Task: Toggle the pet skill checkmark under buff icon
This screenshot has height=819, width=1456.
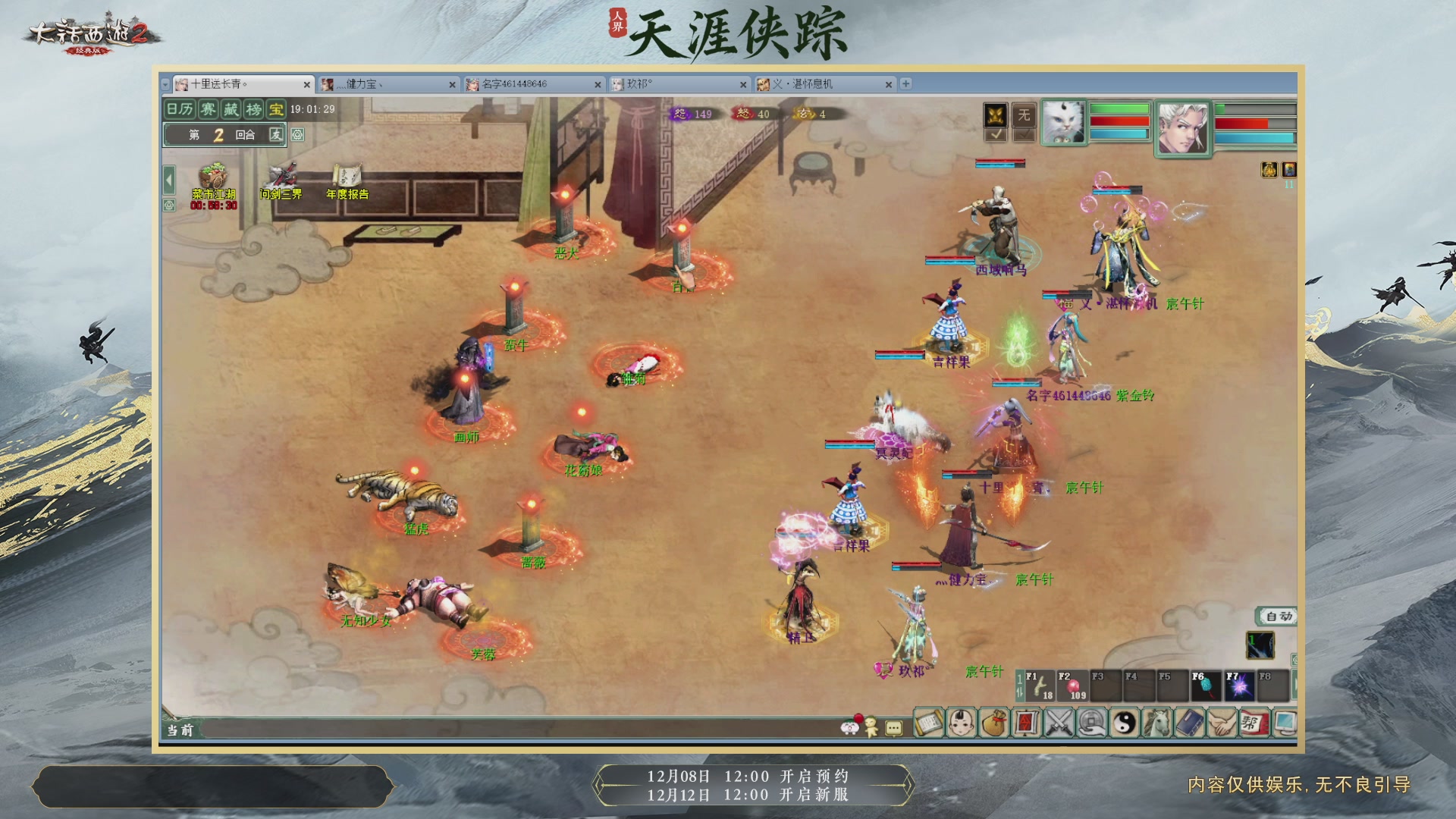Action: tap(996, 135)
